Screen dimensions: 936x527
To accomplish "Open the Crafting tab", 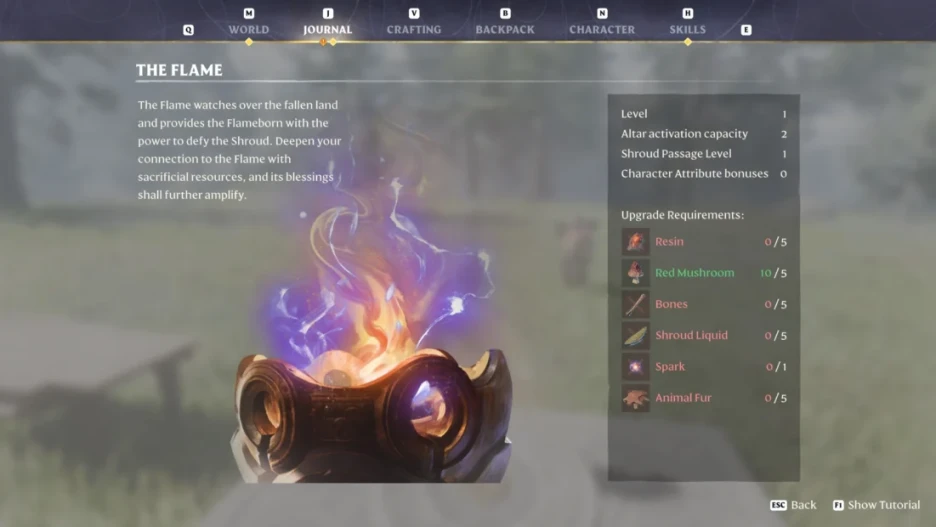I will pyautogui.click(x=414, y=30).
